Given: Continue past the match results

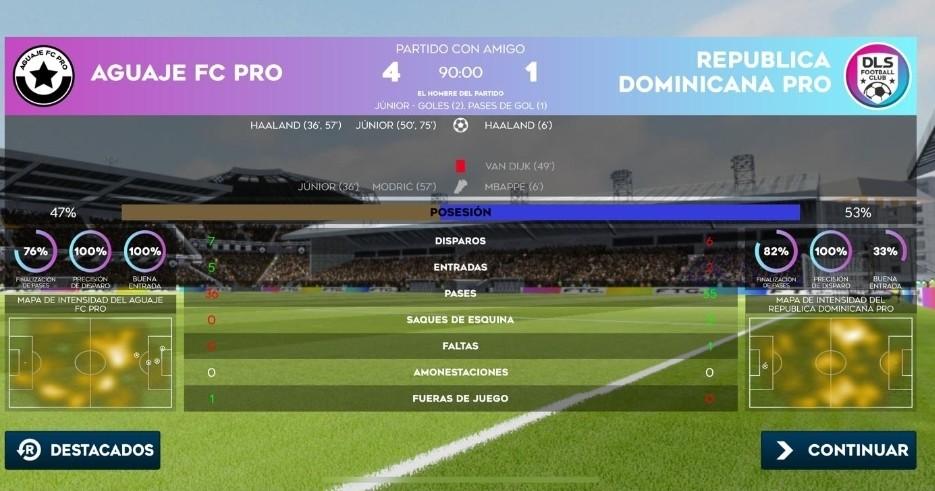Looking at the screenshot, I should (x=838, y=450).
